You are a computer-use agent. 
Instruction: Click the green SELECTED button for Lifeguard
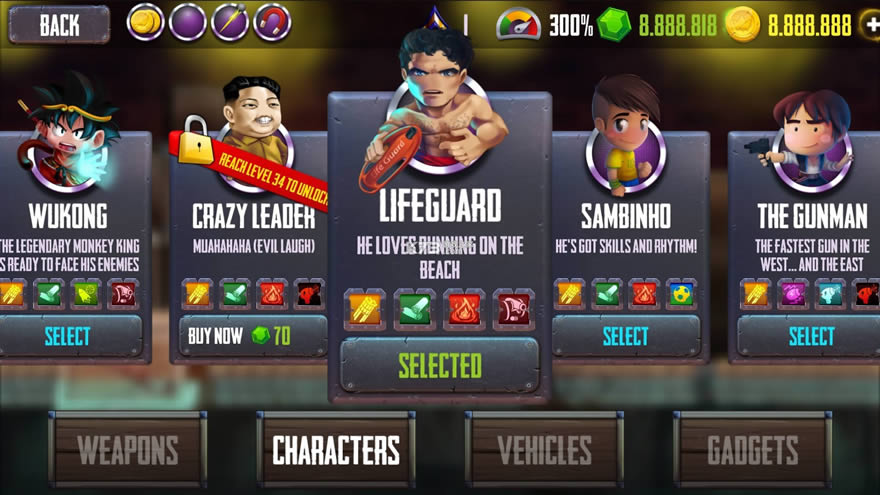click(x=439, y=365)
